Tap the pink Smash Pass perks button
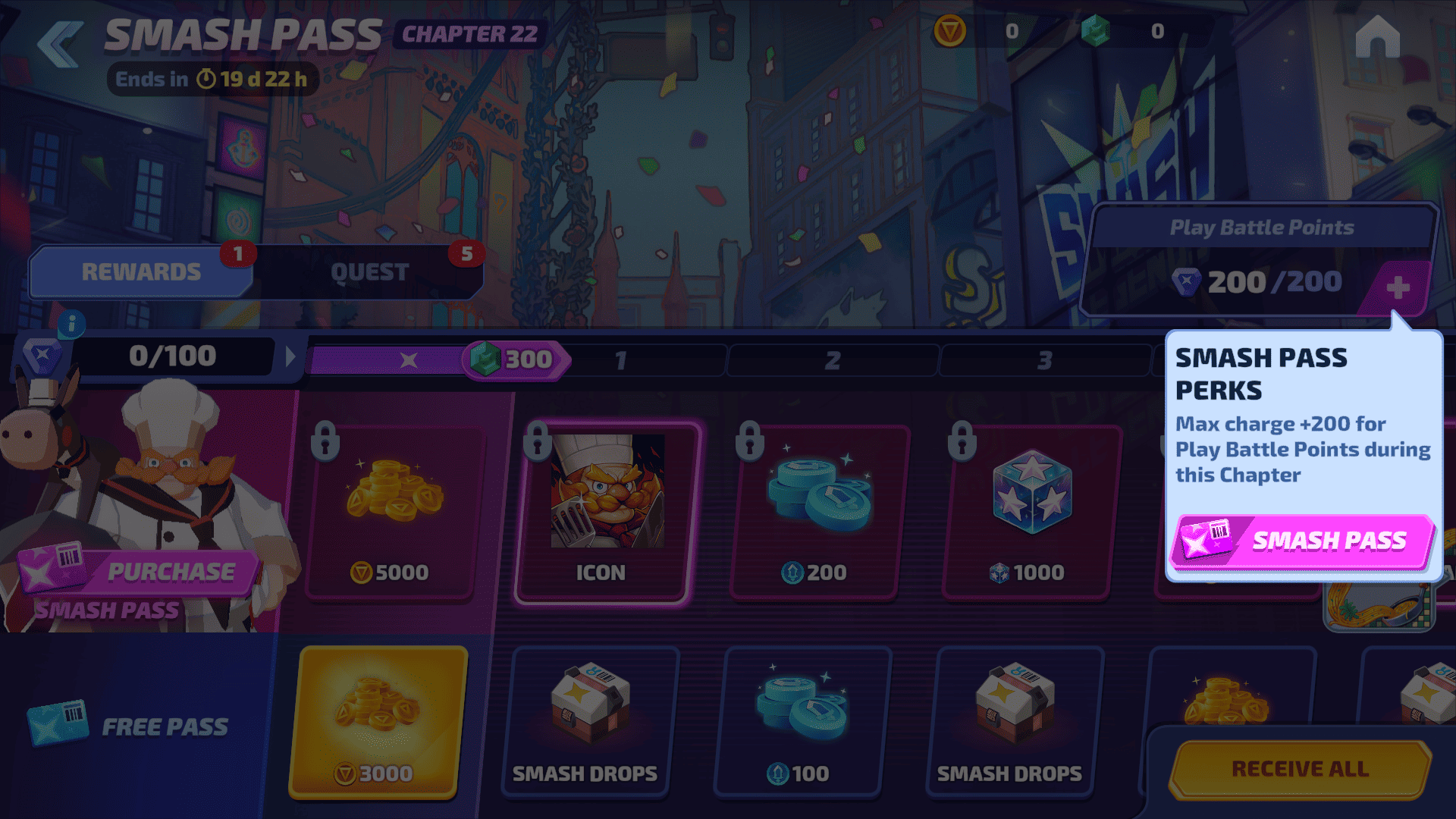This screenshot has height=819, width=1456. [1301, 541]
